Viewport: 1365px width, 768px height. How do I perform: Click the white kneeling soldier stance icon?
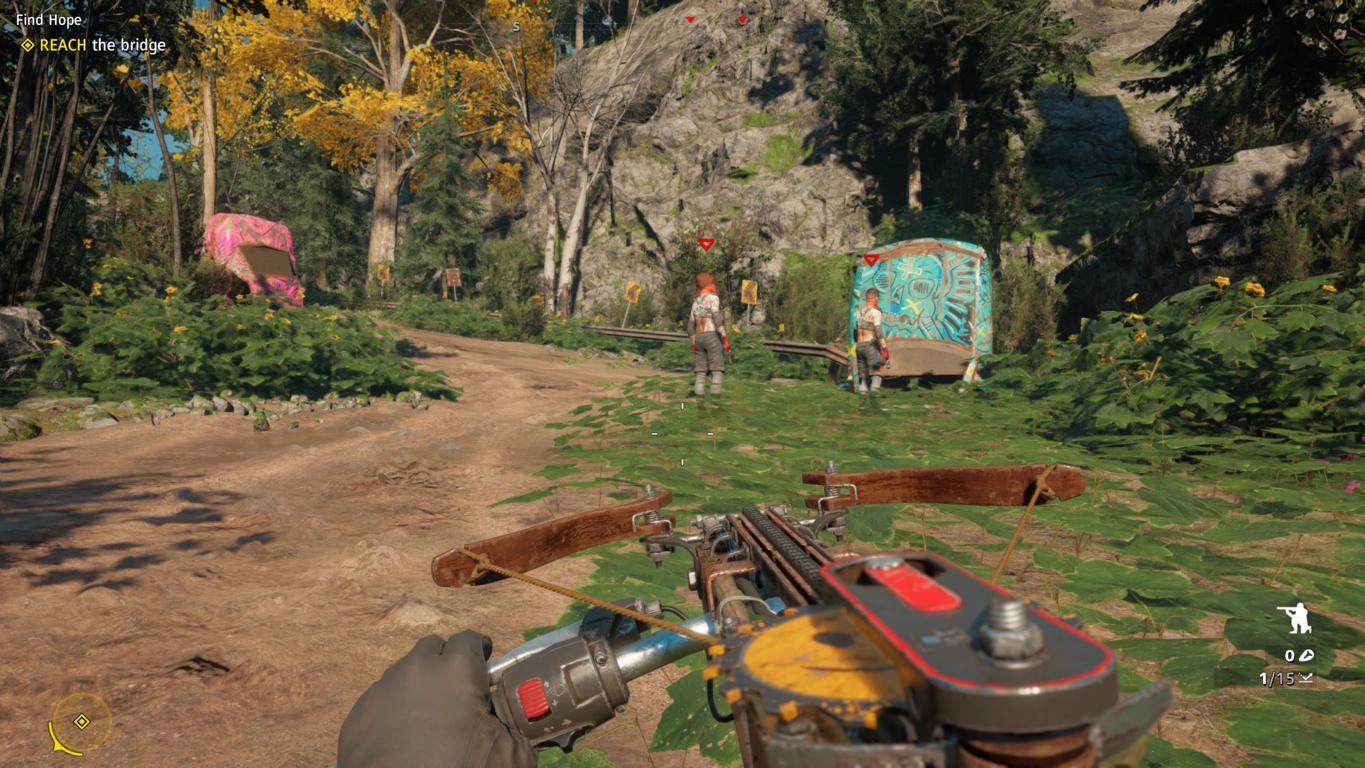point(1295,619)
